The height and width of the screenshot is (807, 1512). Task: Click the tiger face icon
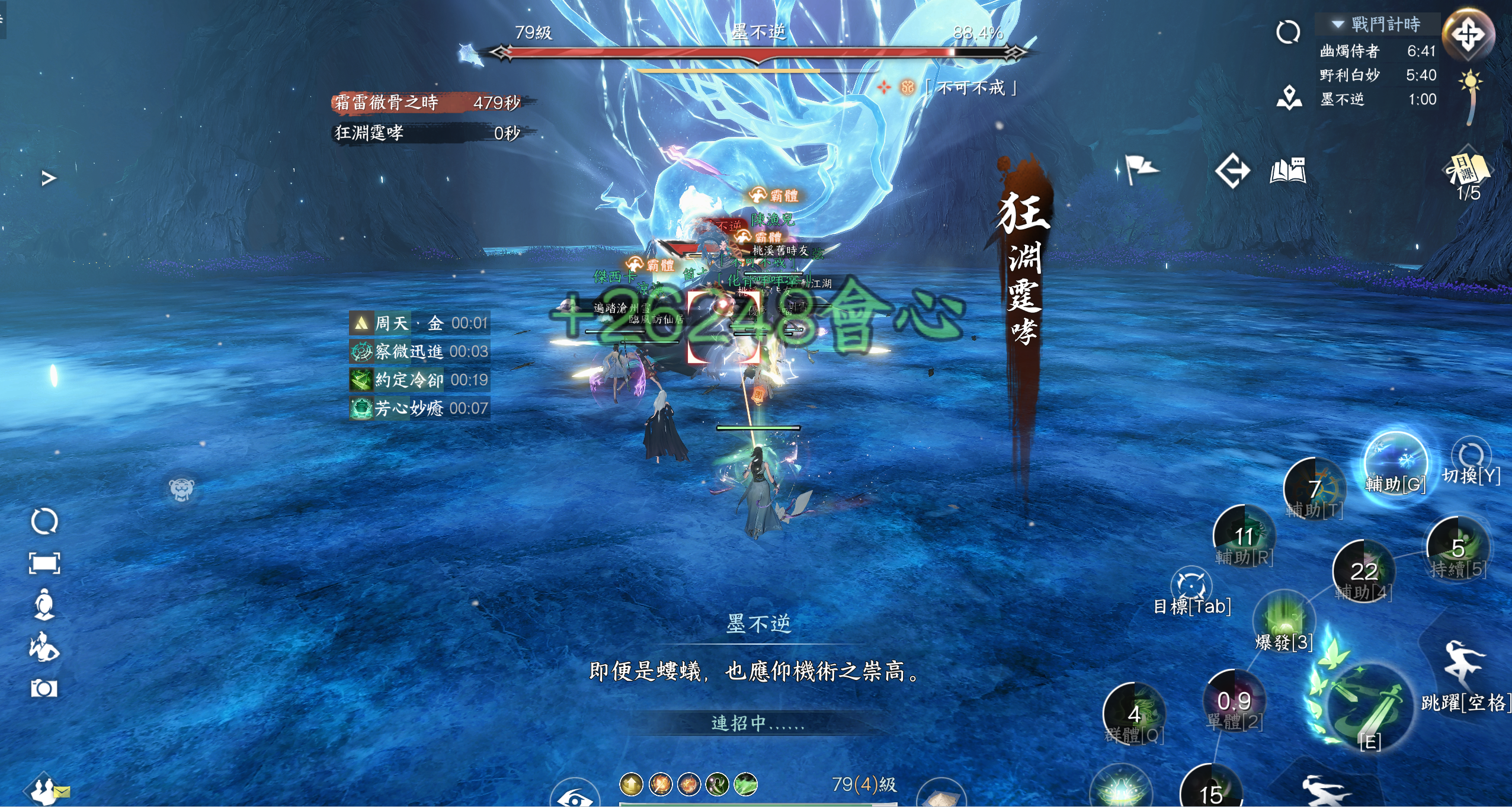tap(181, 489)
